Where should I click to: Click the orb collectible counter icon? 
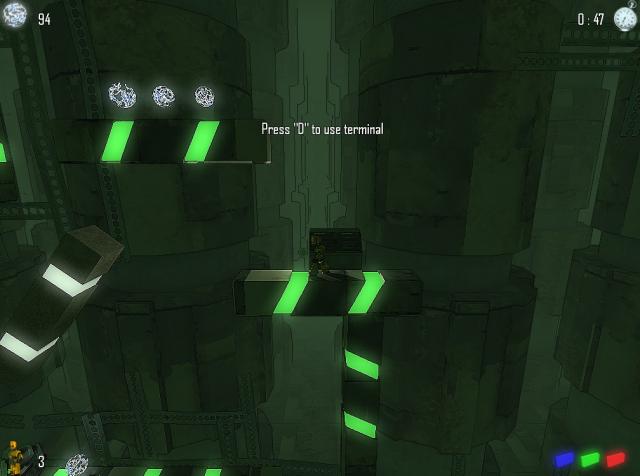pyautogui.click(x=15, y=15)
